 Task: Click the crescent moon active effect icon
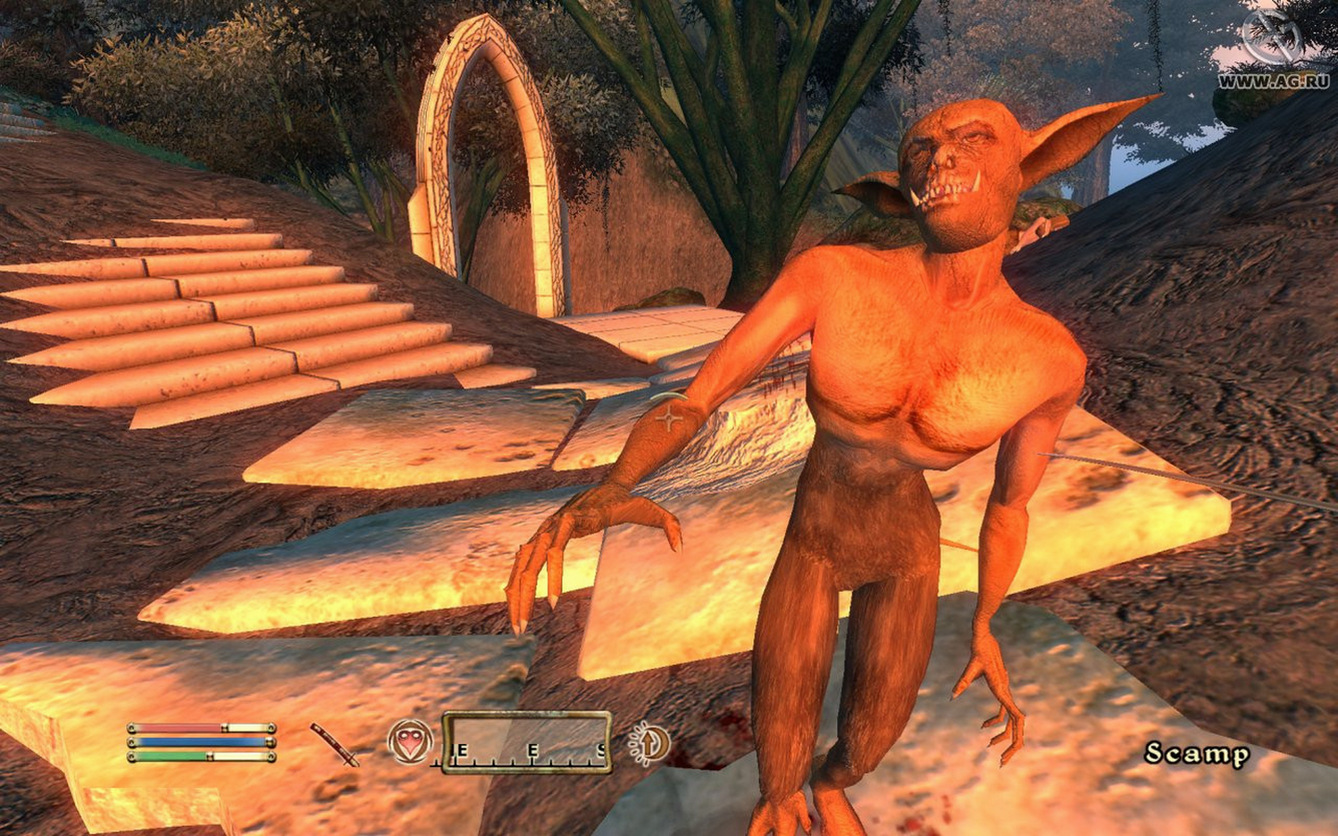tap(650, 744)
